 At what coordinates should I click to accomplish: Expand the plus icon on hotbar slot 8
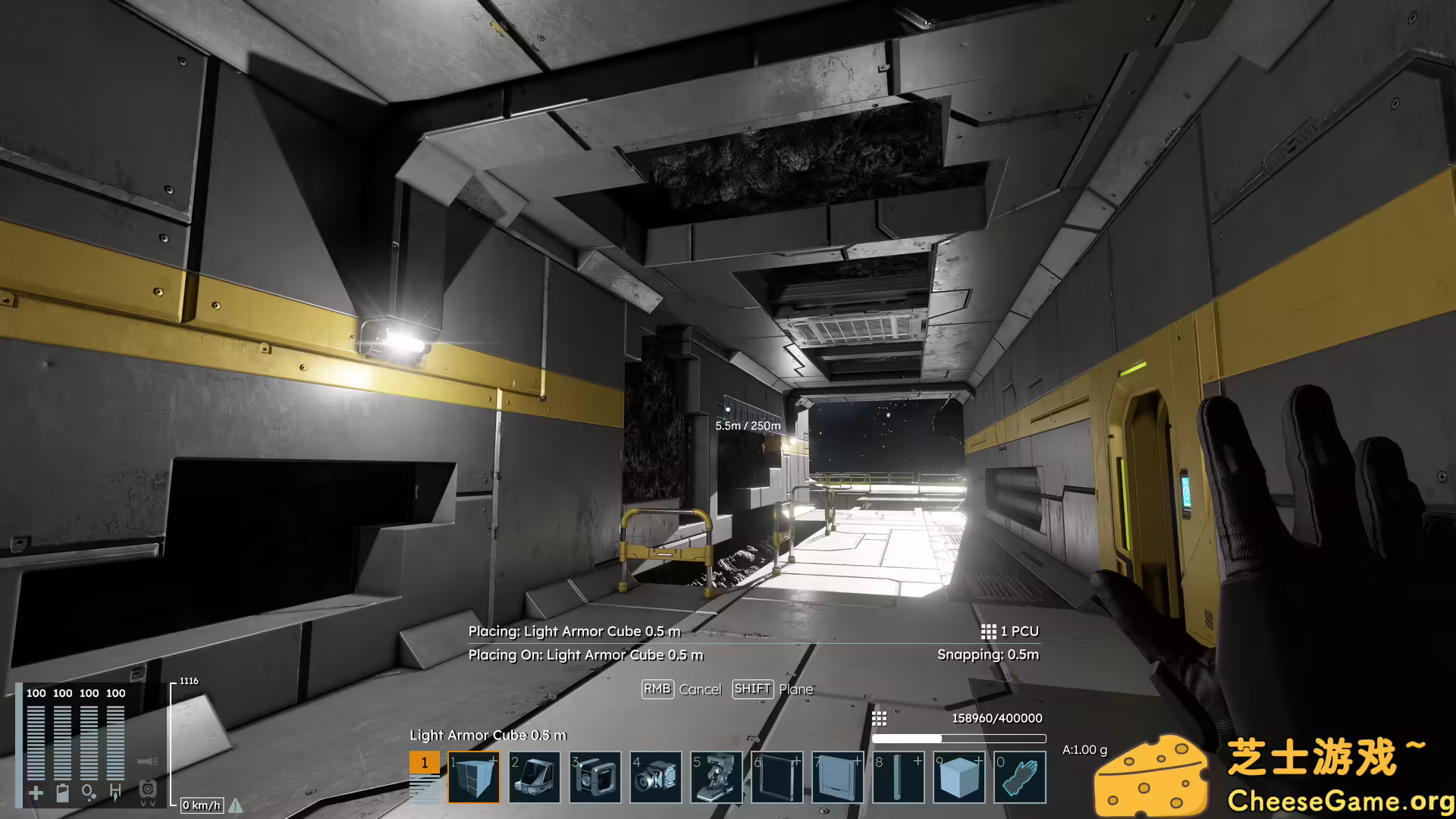point(918,759)
